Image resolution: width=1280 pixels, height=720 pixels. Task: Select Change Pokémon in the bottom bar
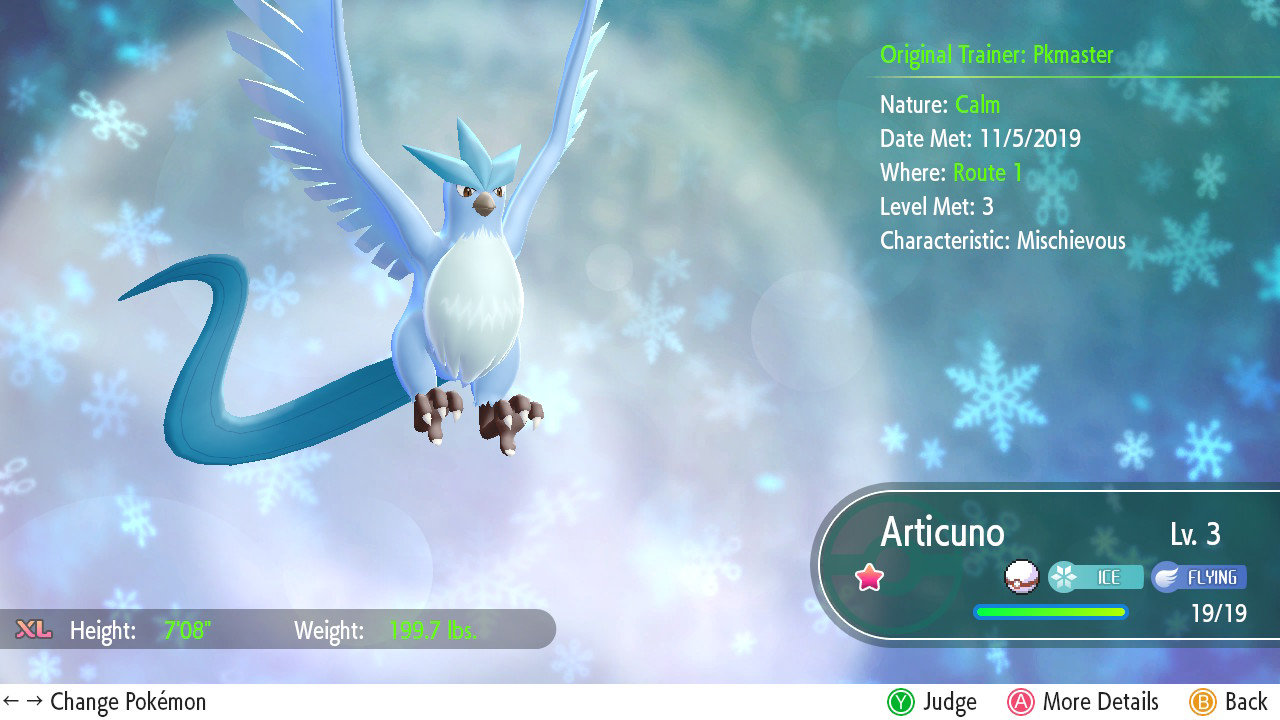(127, 701)
